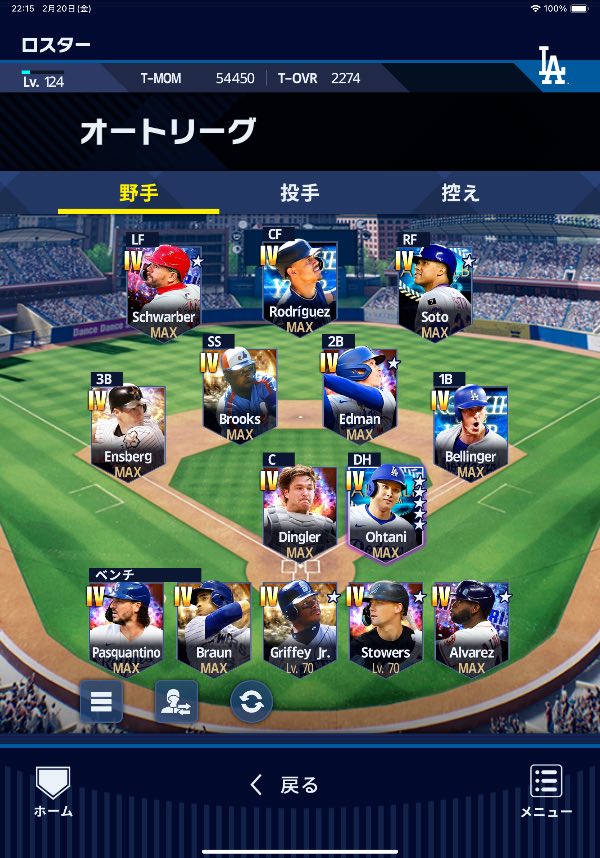Pick the Bellinger first base card

pyautogui.click(x=470, y=430)
